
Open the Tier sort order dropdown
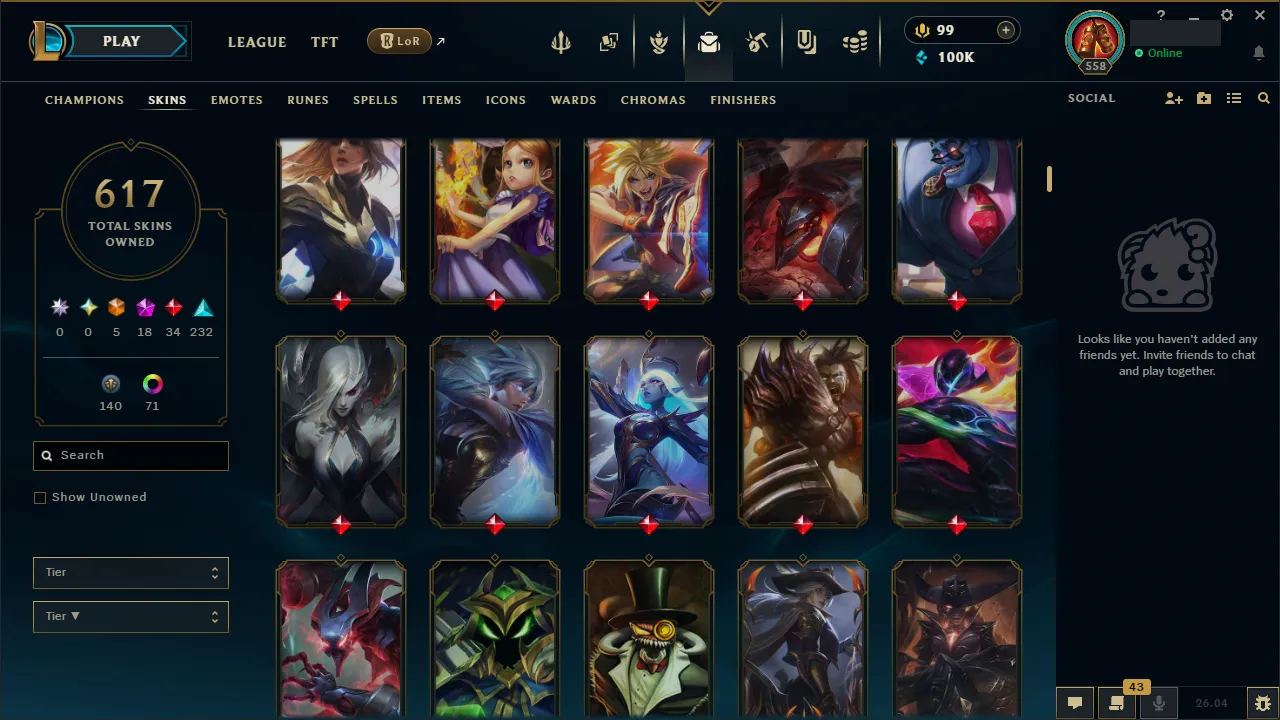click(131, 616)
